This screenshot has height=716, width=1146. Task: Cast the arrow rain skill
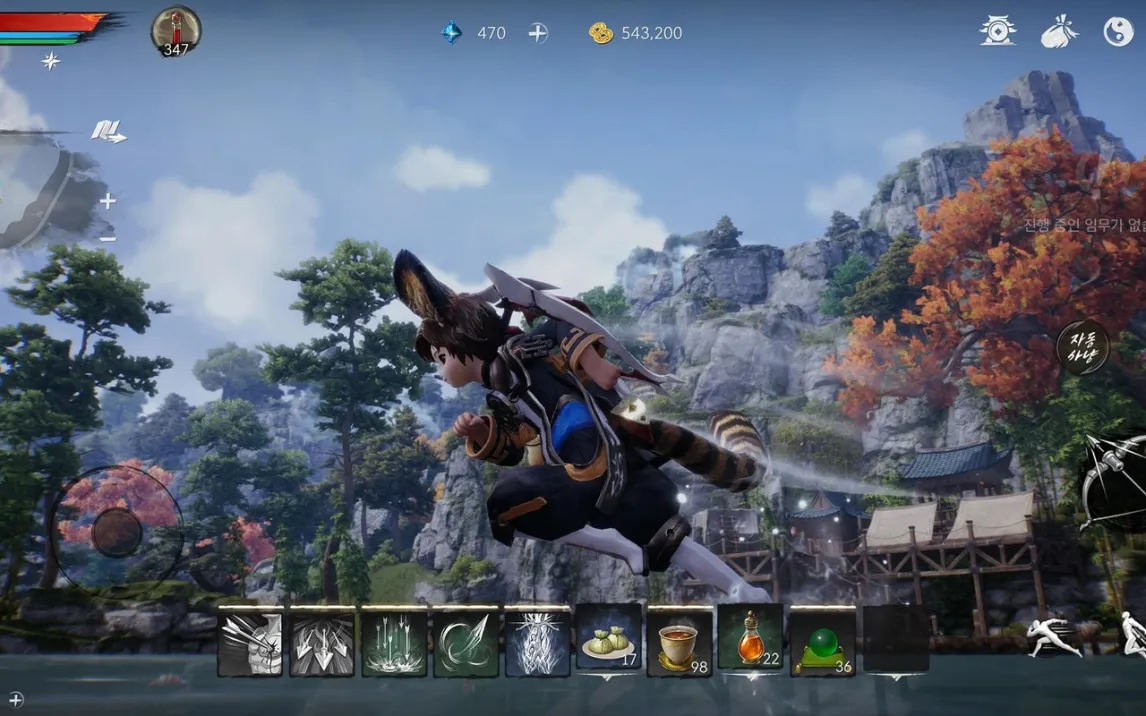click(394, 642)
